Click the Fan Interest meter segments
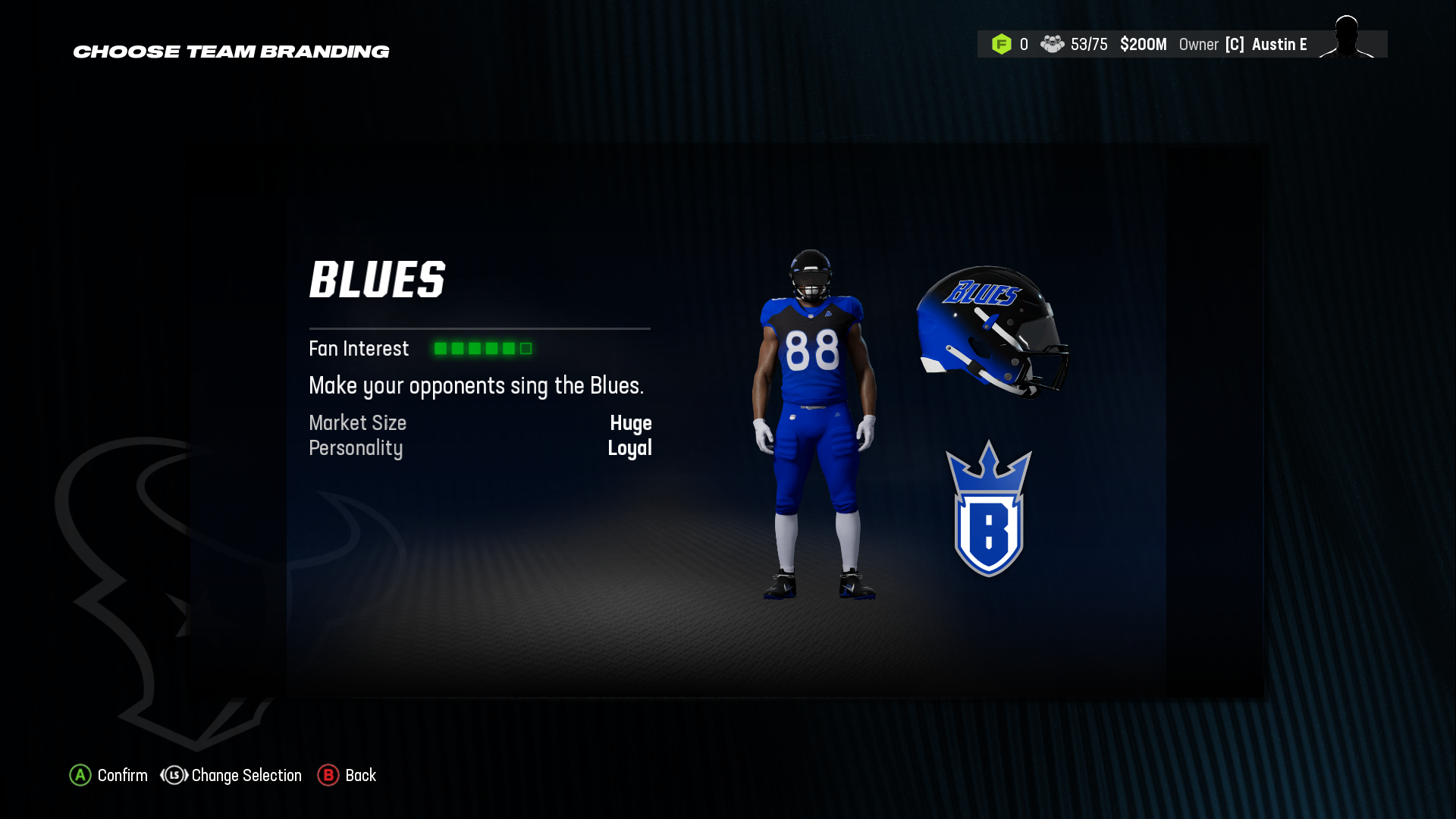The width and height of the screenshot is (1456, 819). coord(482,348)
